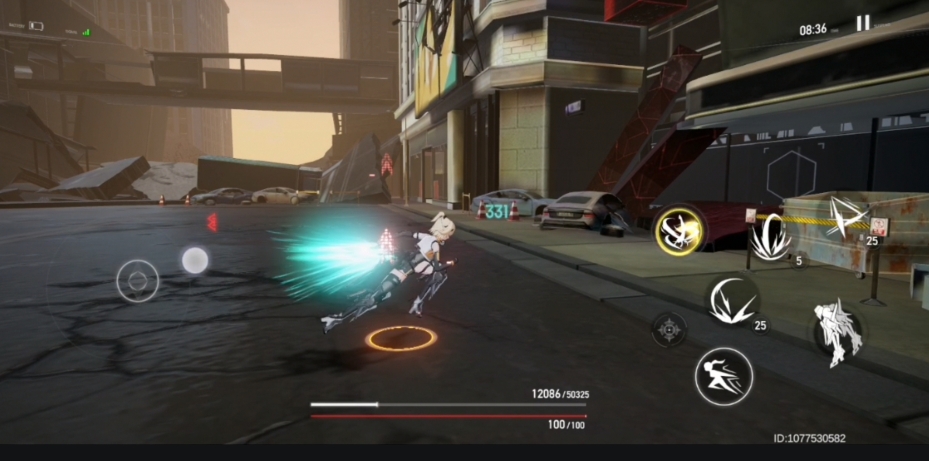Screen dimensions: 929x461
Task: Activate the running figure dash button
Action: (723, 376)
